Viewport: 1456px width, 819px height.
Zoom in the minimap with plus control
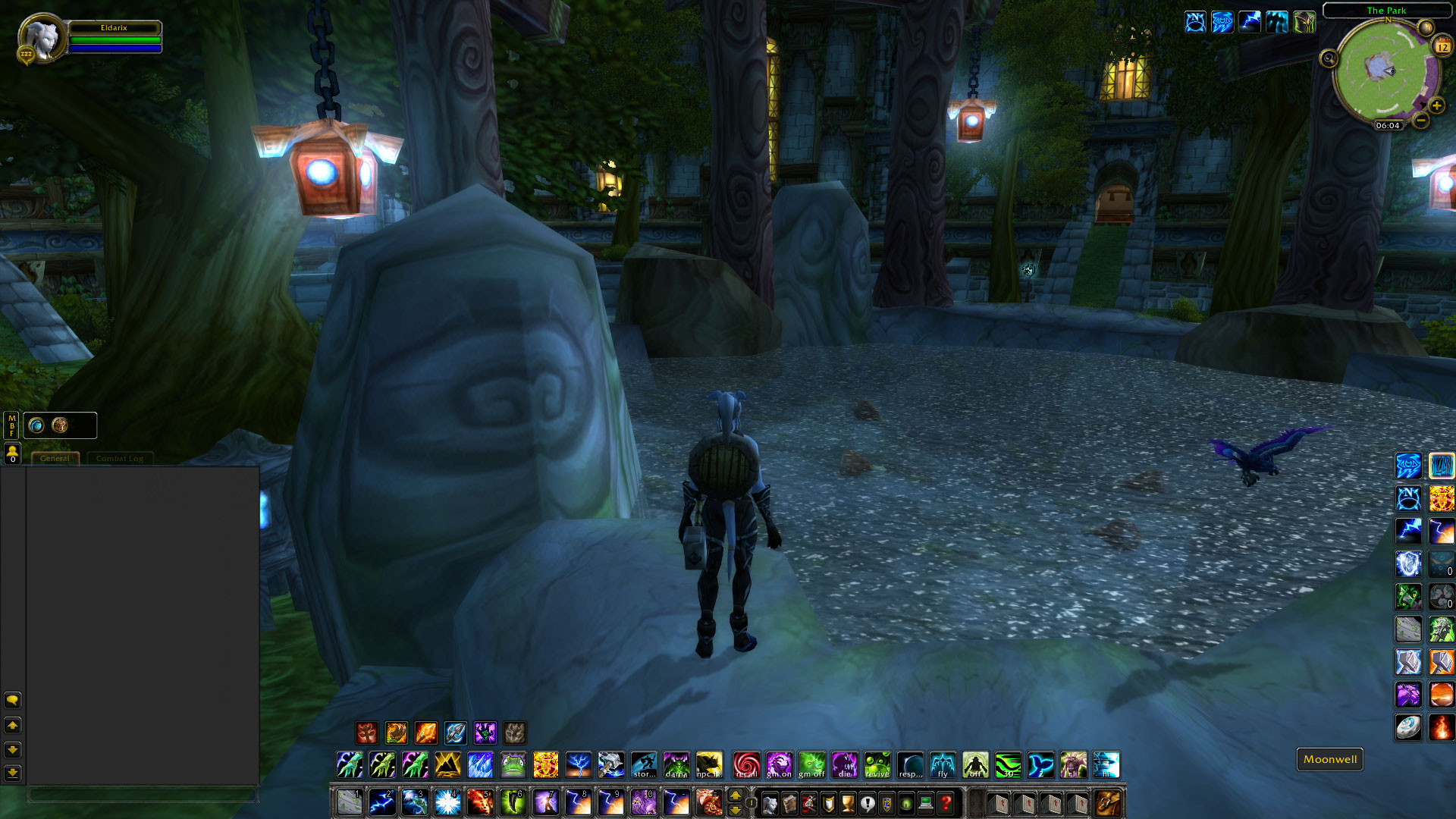tap(1436, 106)
